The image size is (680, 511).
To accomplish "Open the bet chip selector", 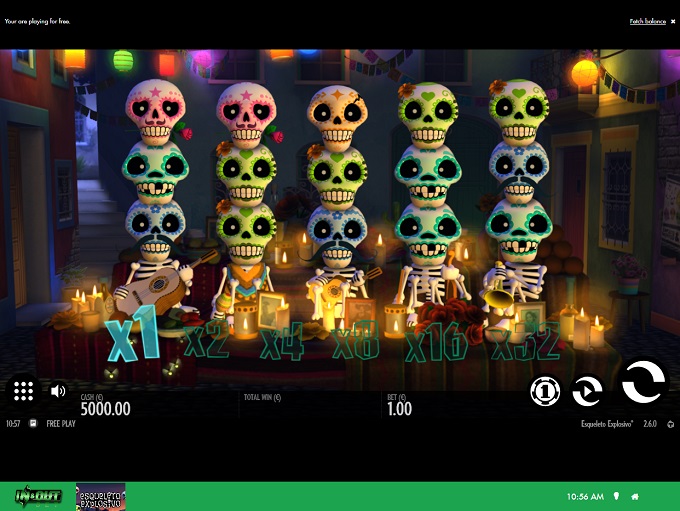I will 545,392.
